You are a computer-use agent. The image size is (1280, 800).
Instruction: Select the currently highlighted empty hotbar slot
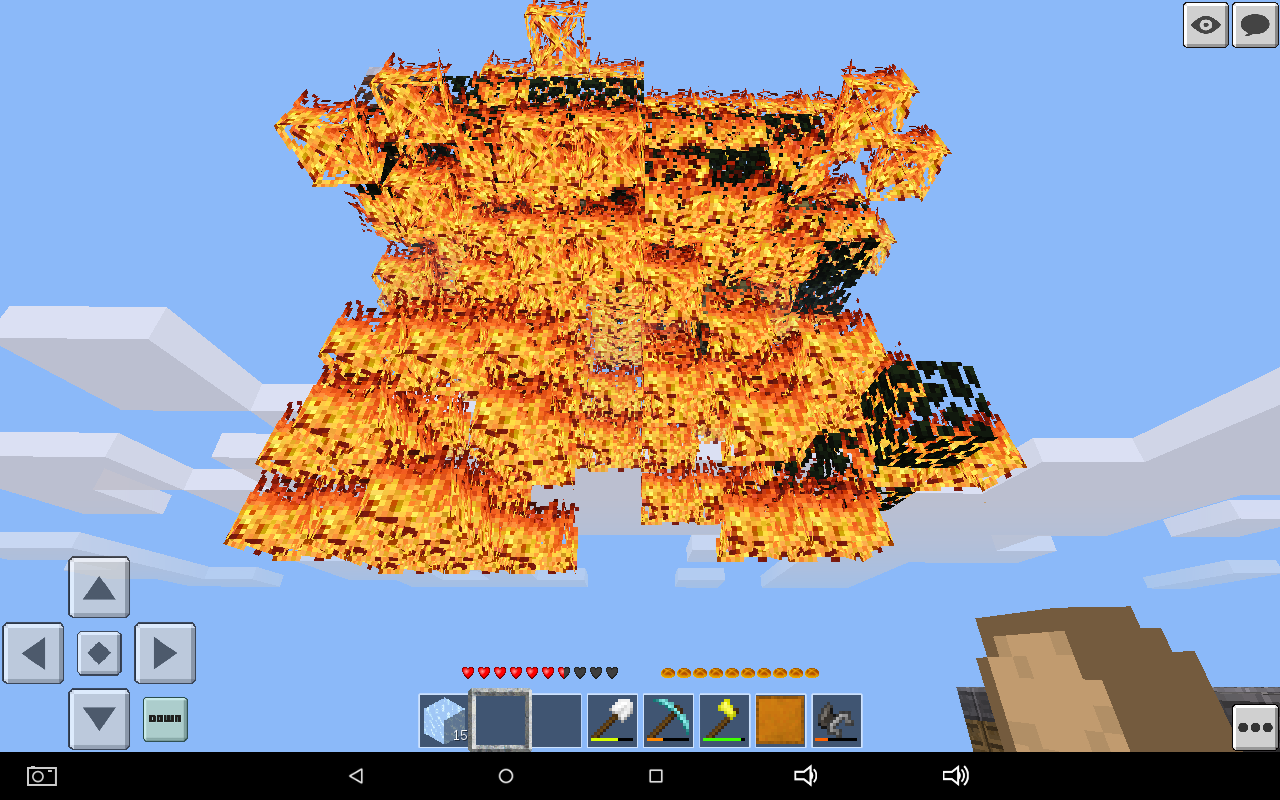[x=501, y=720]
